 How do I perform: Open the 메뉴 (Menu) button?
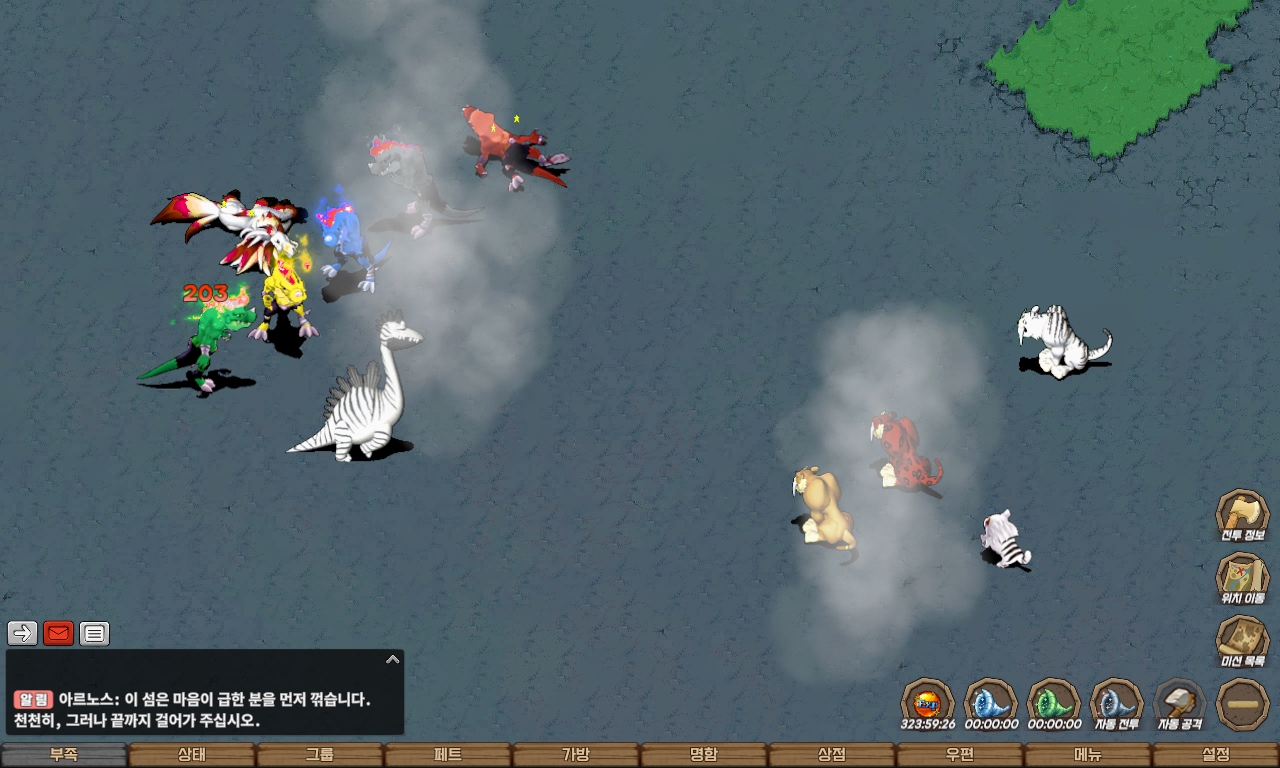click(1088, 755)
